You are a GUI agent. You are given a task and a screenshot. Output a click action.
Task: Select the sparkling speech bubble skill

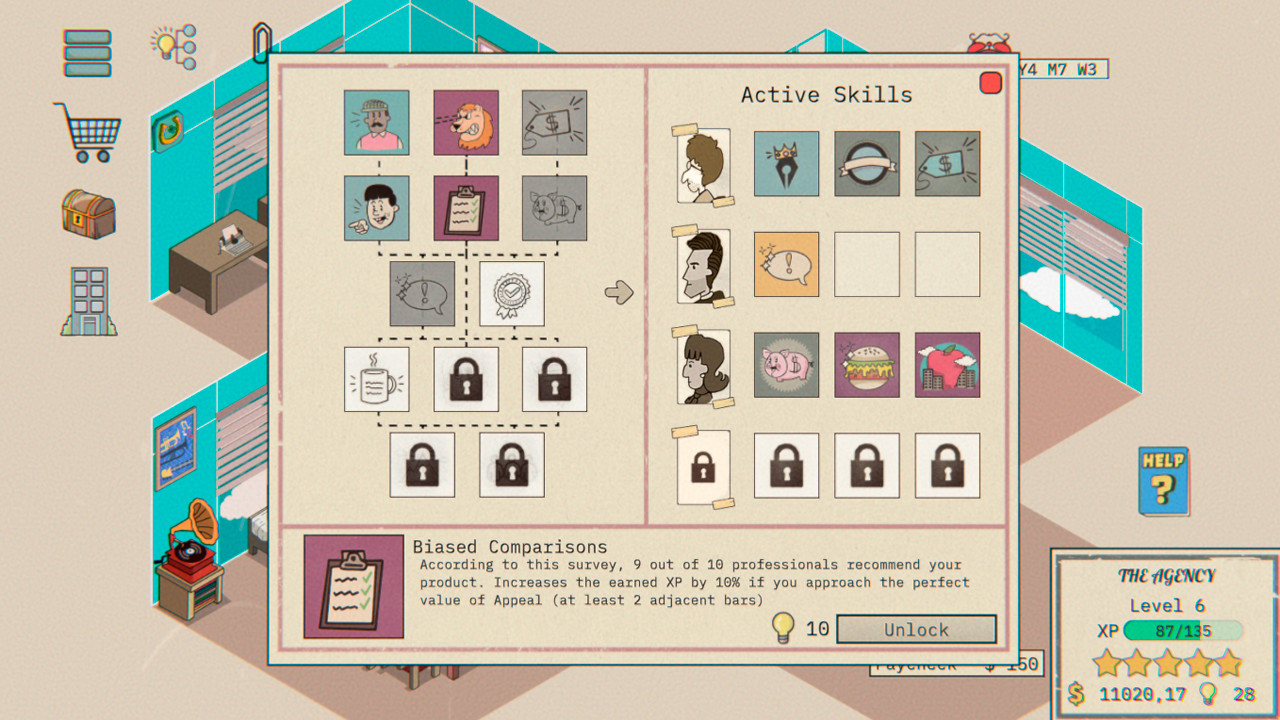pos(422,294)
